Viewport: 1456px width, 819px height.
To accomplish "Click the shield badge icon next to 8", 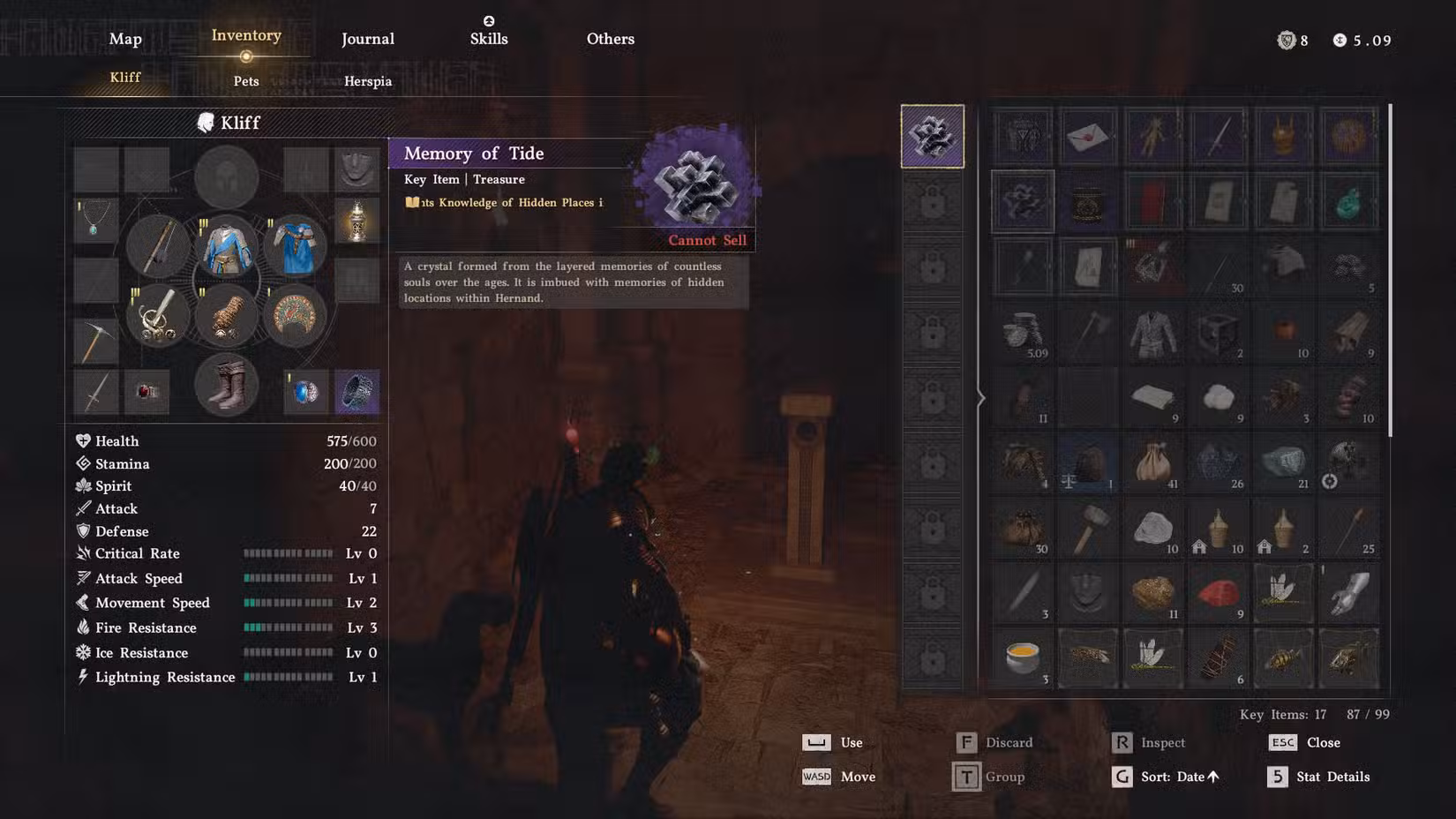I will click(x=1287, y=41).
